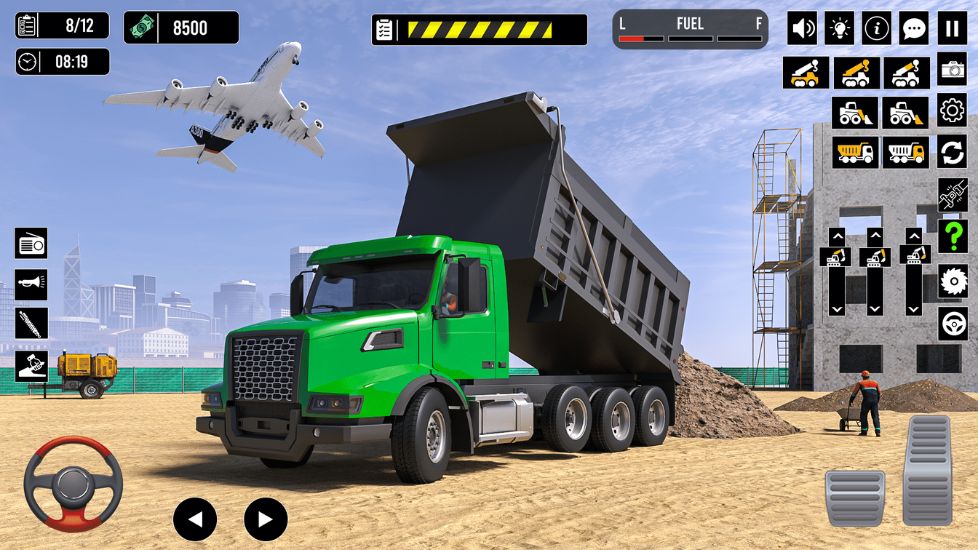Pause the game

(951, 28)
